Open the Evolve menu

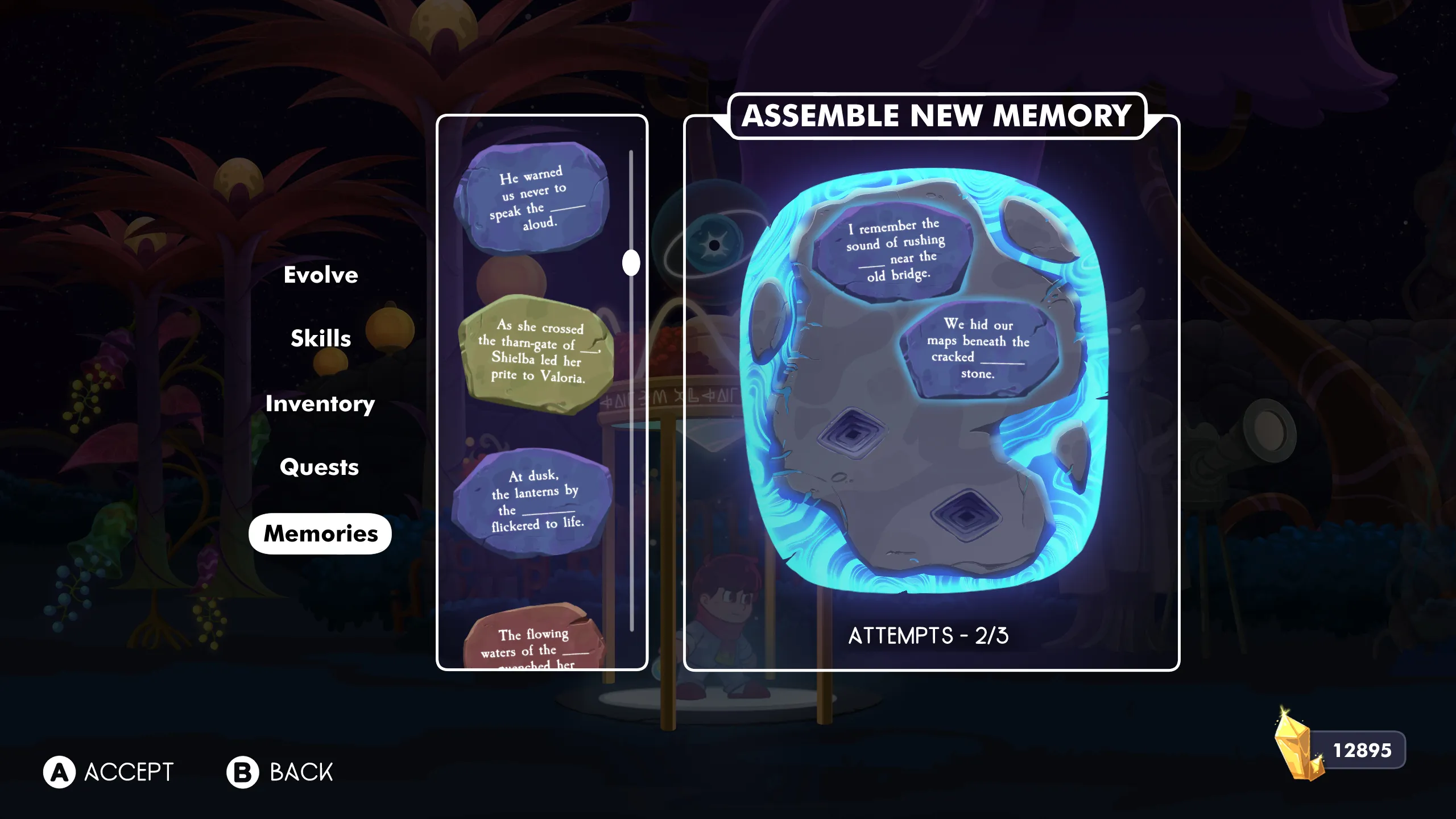[x=321, y=275]
